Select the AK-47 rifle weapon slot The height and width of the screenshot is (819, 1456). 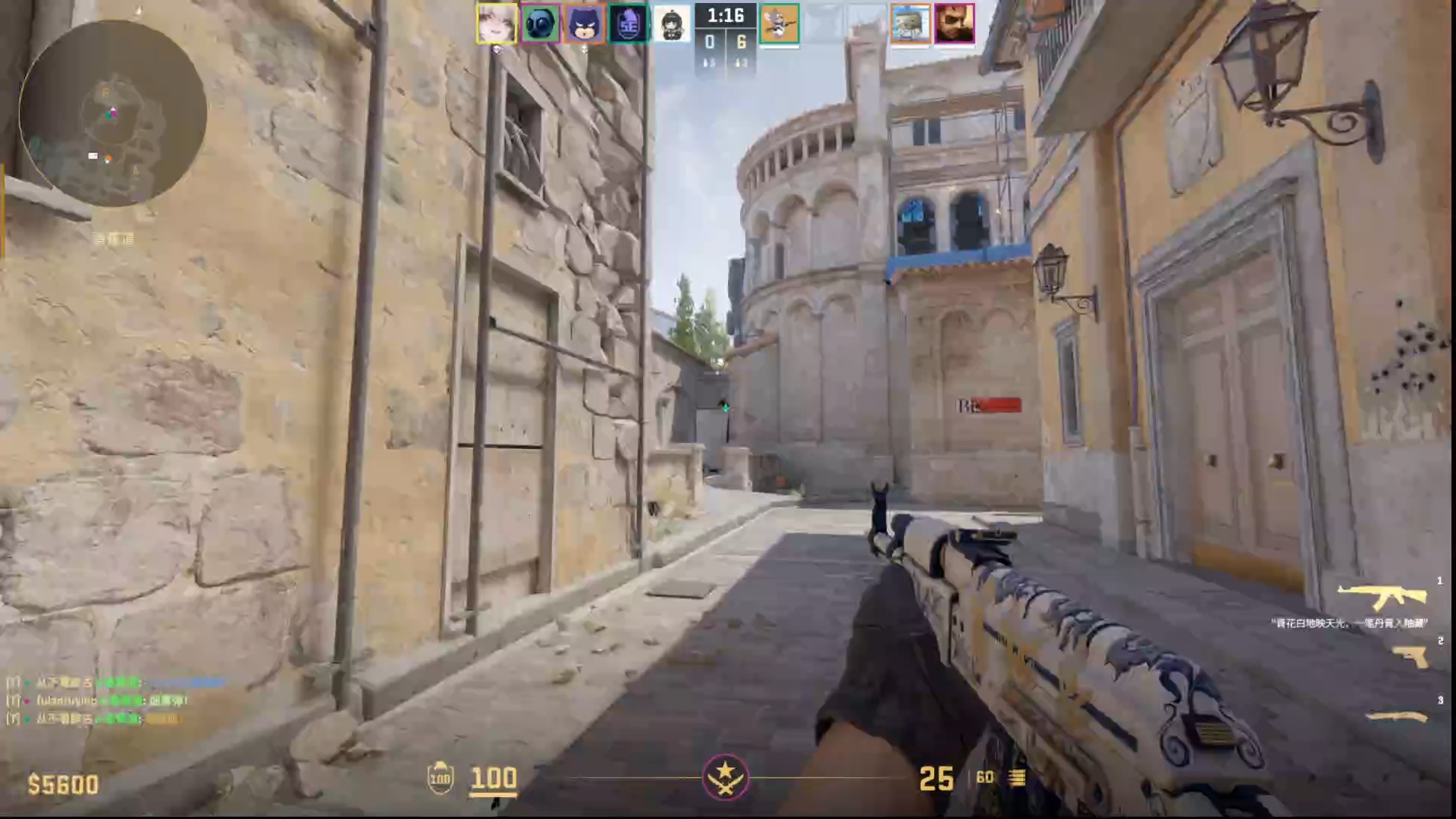1382,597
